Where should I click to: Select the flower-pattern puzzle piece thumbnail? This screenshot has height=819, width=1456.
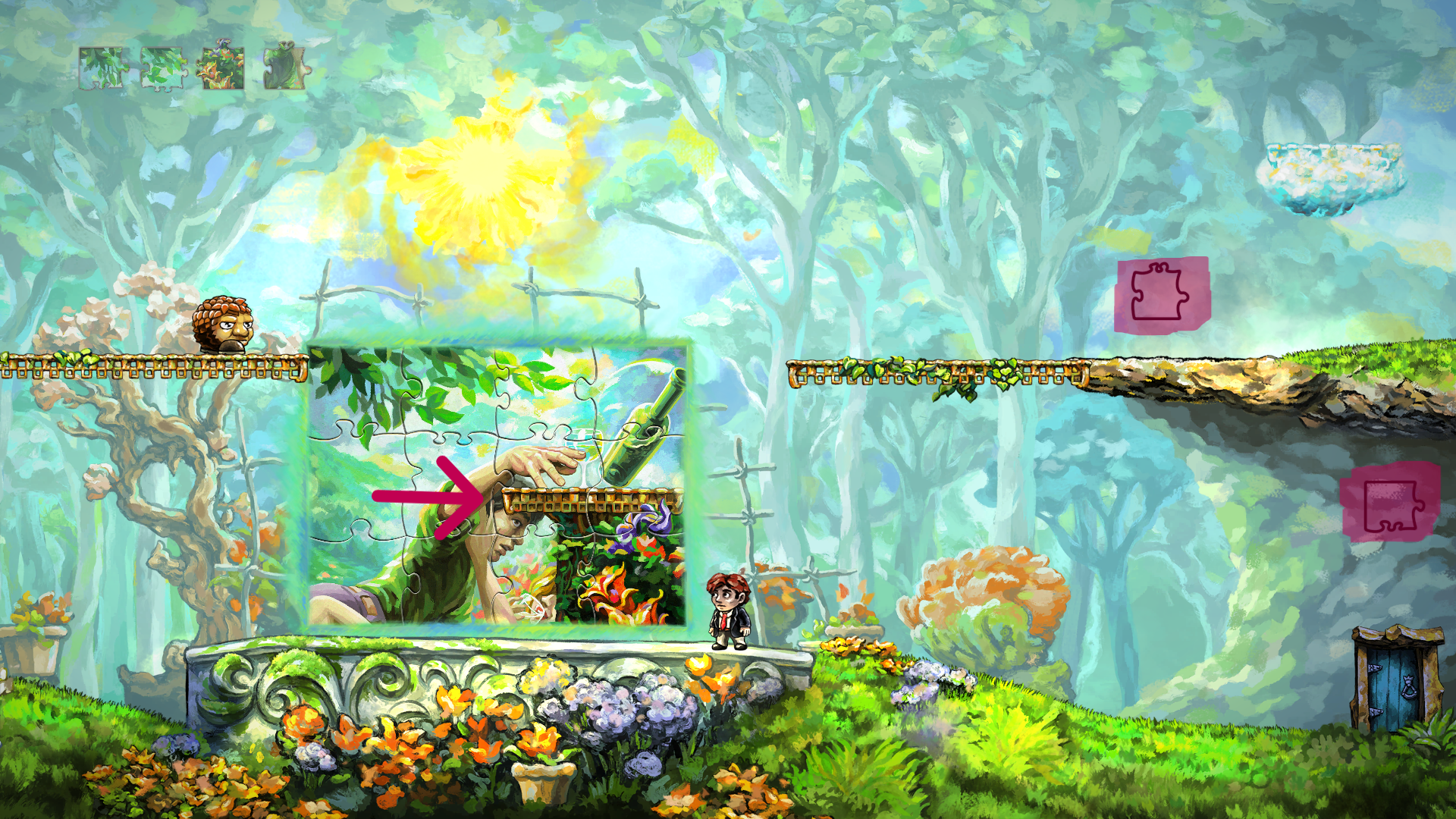click(224, 67)
